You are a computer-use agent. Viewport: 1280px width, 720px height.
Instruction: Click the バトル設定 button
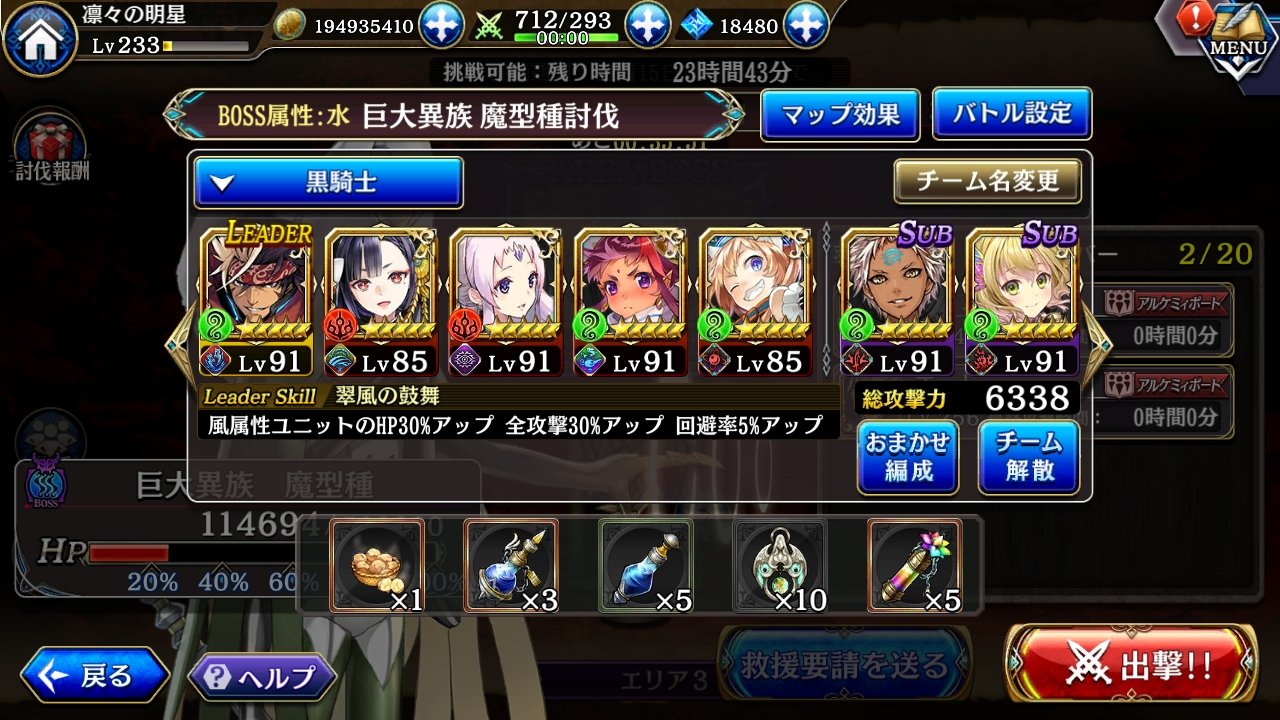pyautogui.click(x=1010, y=115)
